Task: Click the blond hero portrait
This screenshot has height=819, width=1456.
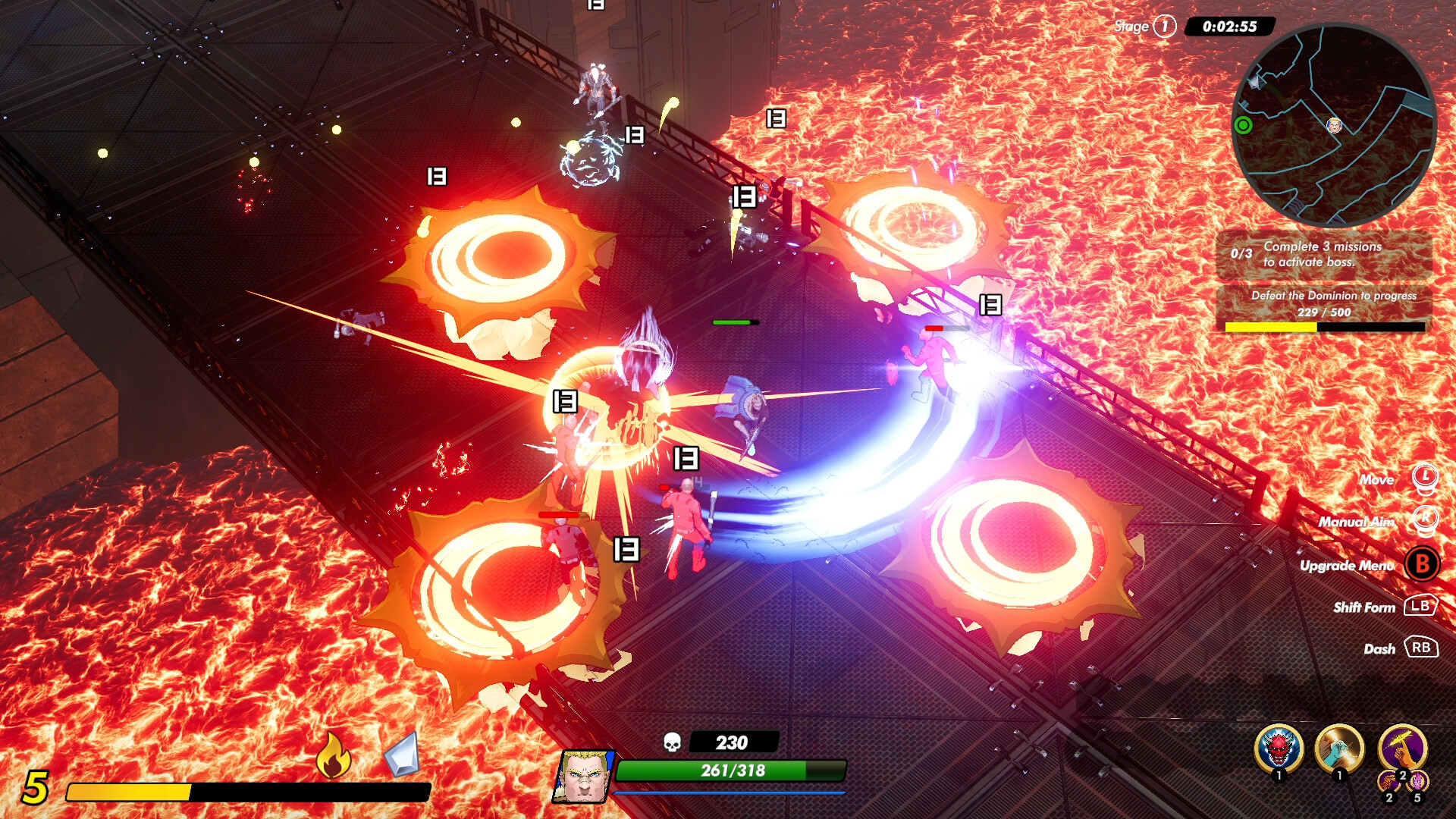Action: click(x=584, y=776)
